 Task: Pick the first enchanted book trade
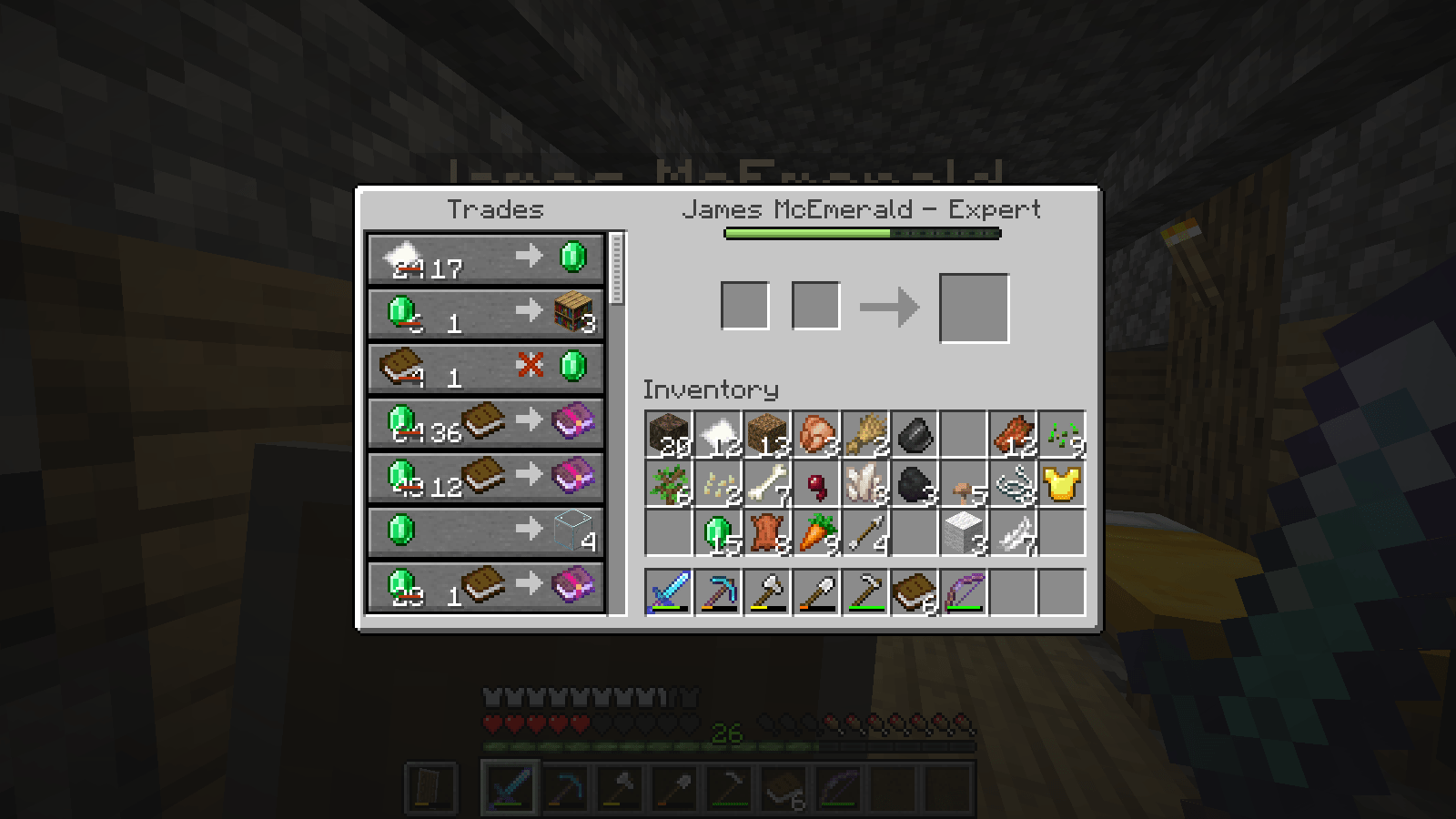(484, 423)
